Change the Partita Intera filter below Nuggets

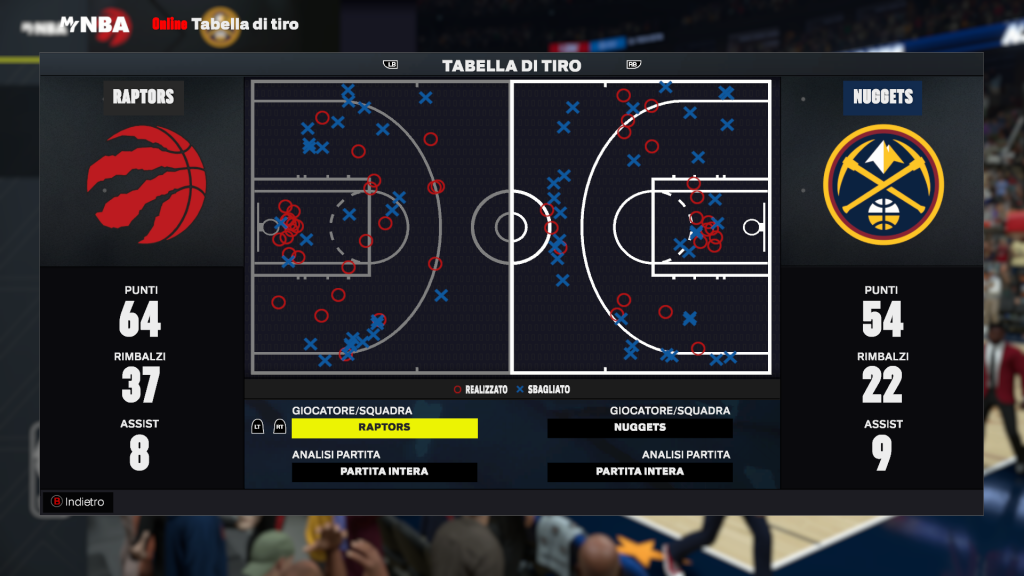pyautogui.click(x=640, y=472)
